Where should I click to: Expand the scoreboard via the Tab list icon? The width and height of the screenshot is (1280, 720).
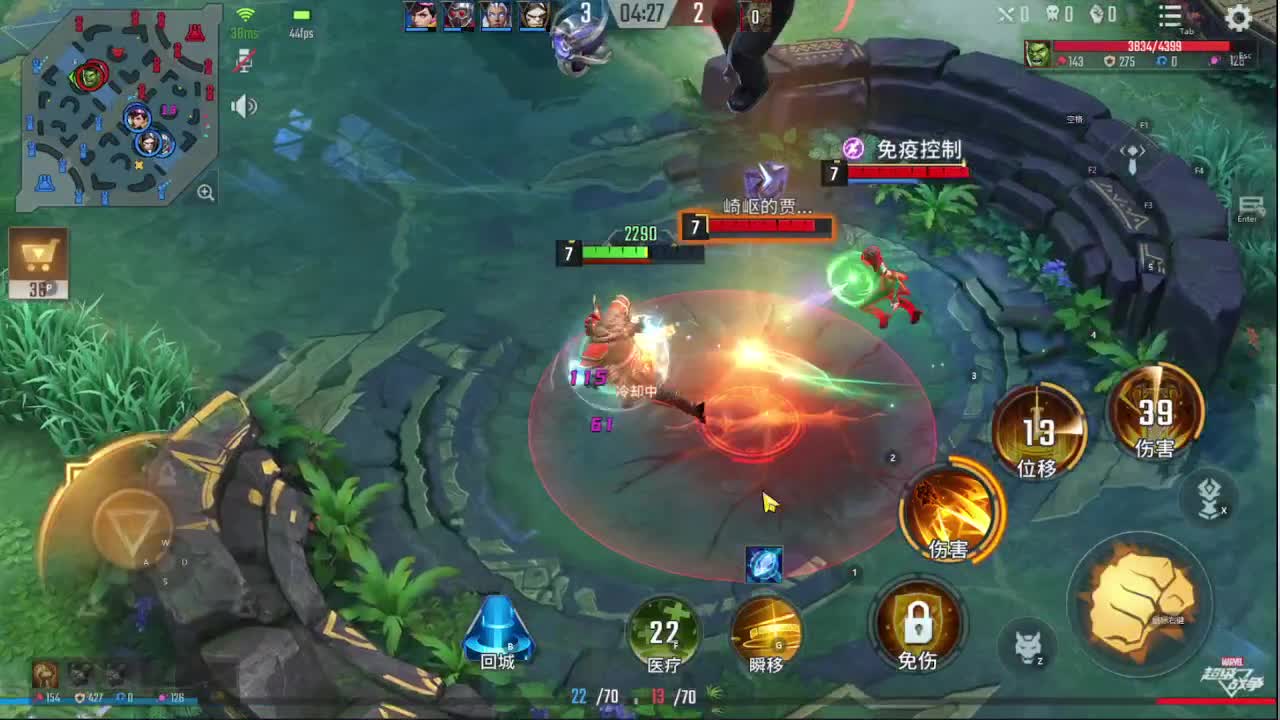click(x=1168, y=17)
